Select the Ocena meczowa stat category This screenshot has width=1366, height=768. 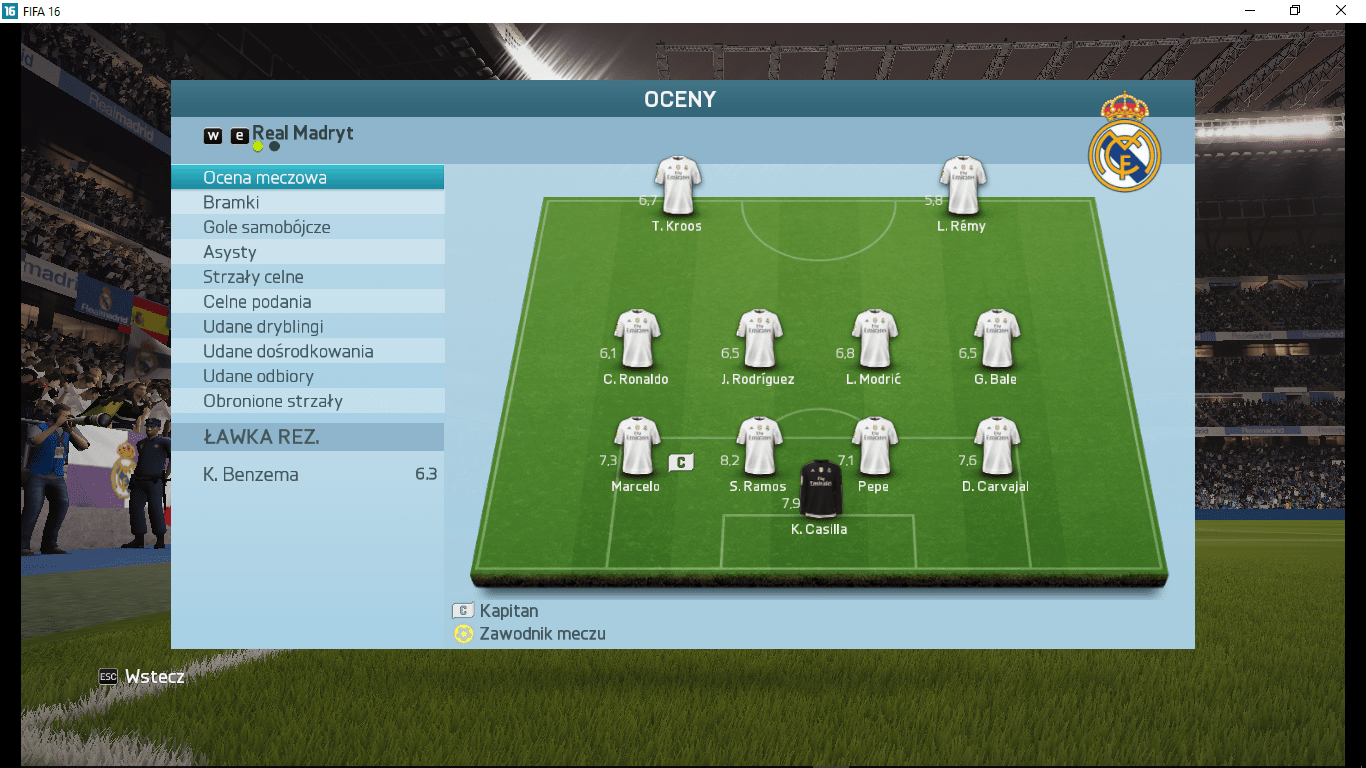point(307,178)
